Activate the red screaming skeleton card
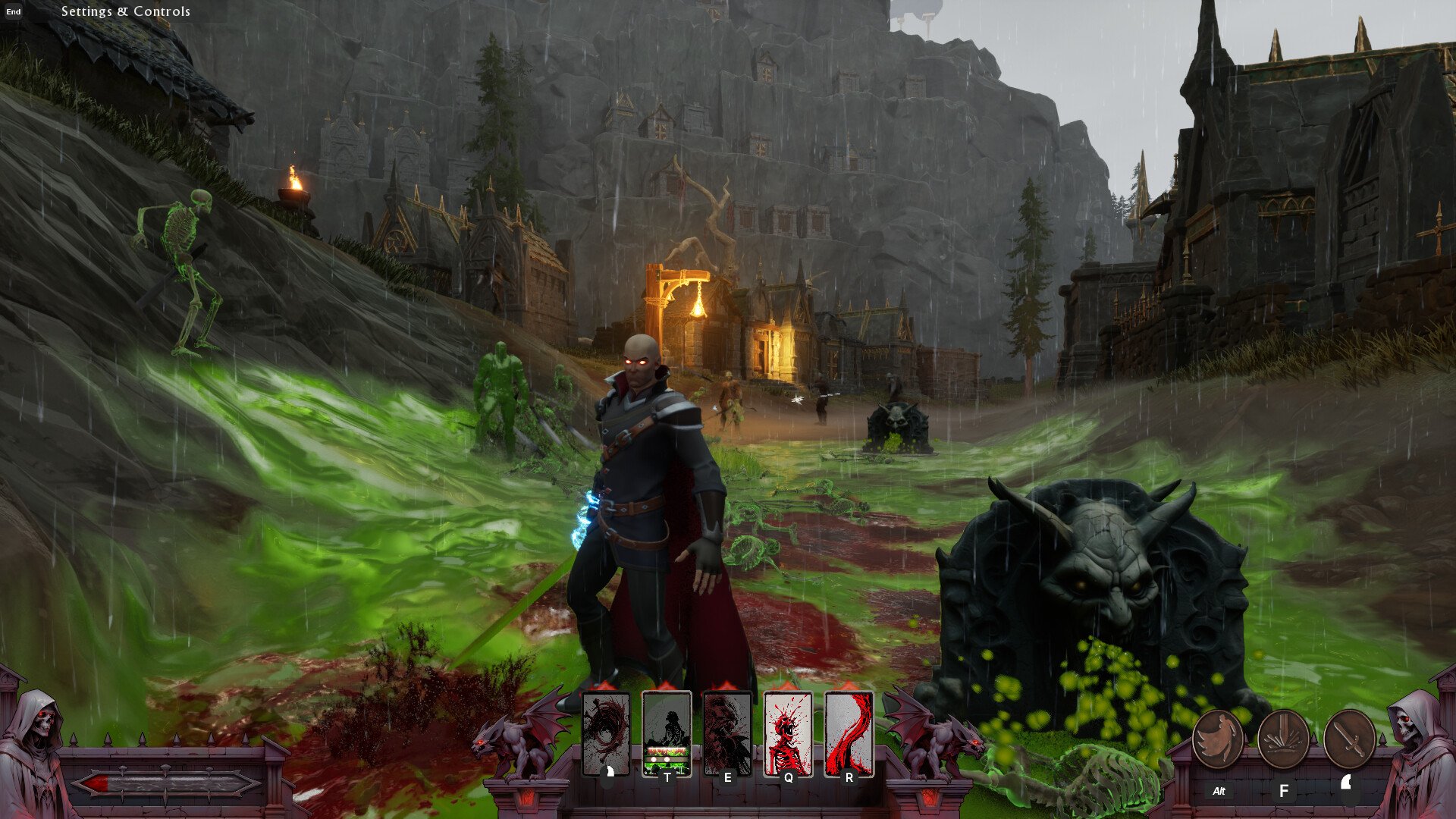The height and width of the screenshot is (819, 1456). (x=788, y=733)
